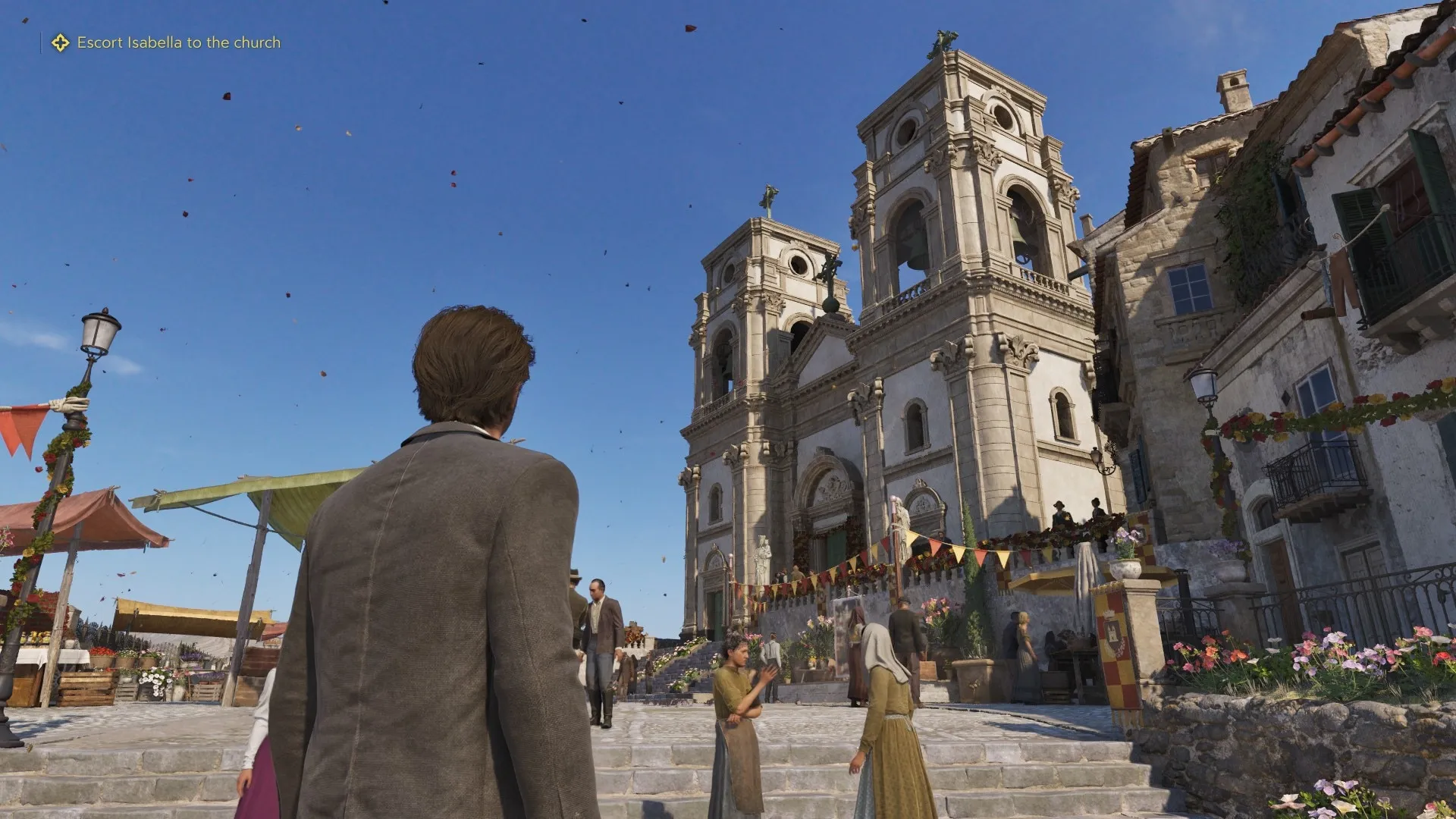Click the yellow objective marker icon

point(60,42)
